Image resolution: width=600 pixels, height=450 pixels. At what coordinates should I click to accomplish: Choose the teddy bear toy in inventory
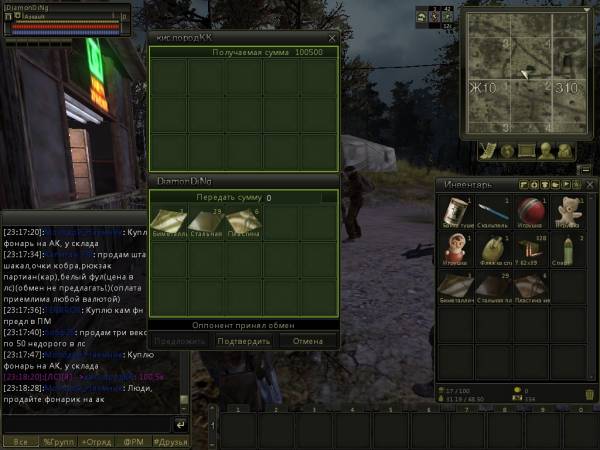tap(568, 212)
